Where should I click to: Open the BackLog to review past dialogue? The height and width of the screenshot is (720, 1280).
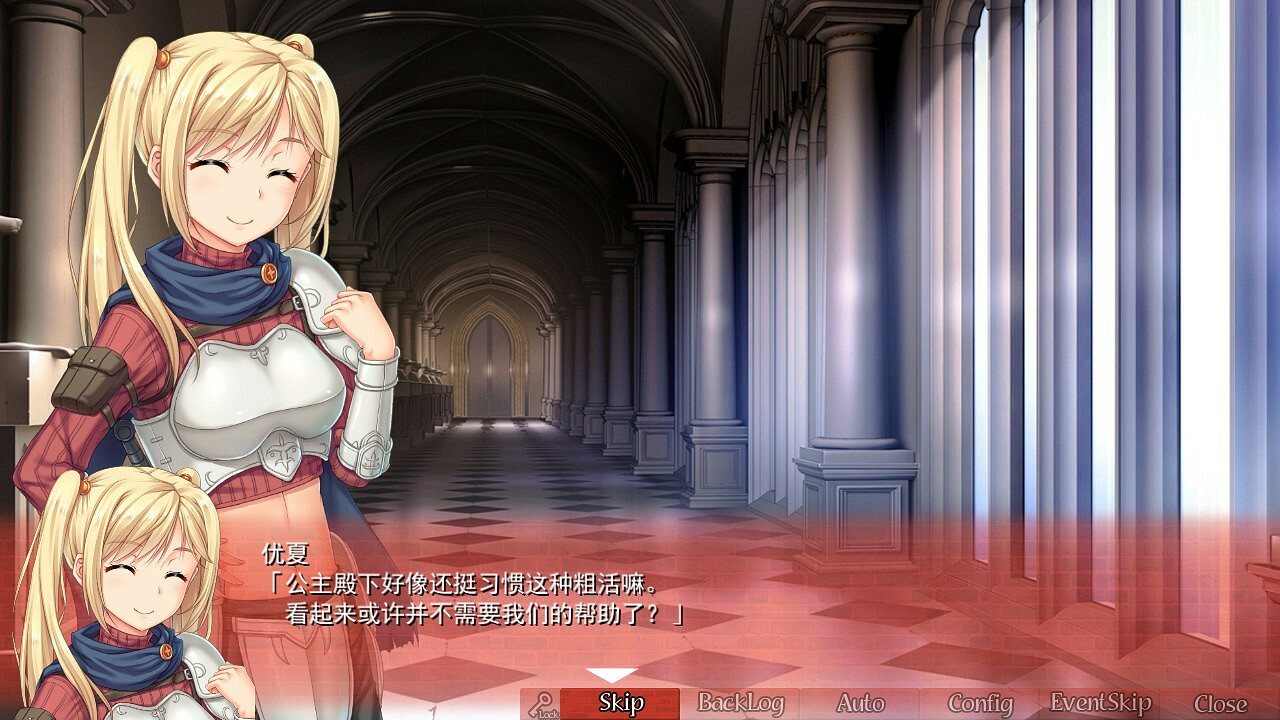click(x=739, y=702)
